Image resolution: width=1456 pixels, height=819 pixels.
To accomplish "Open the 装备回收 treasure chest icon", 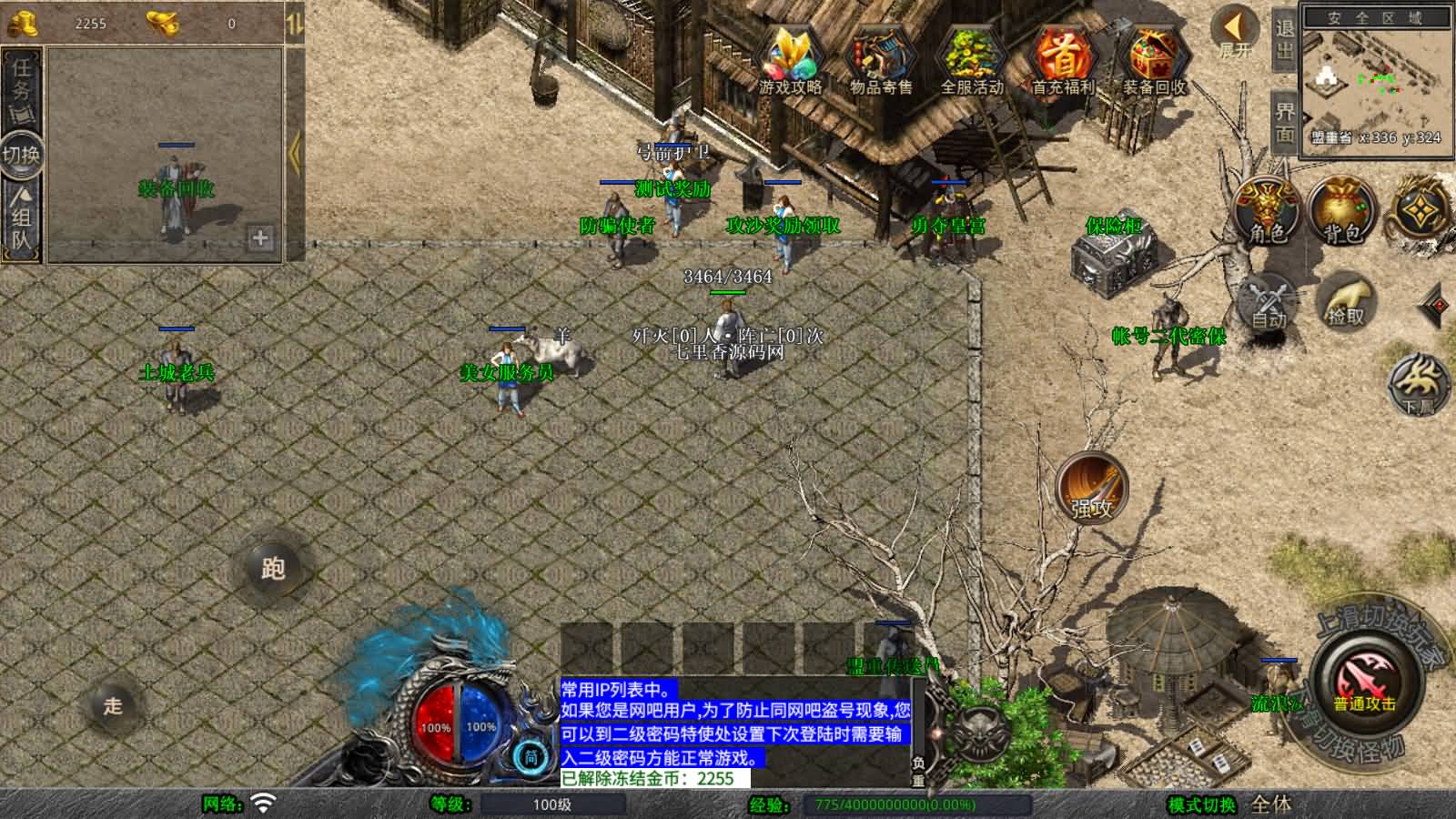I will tap(1154, 59).
